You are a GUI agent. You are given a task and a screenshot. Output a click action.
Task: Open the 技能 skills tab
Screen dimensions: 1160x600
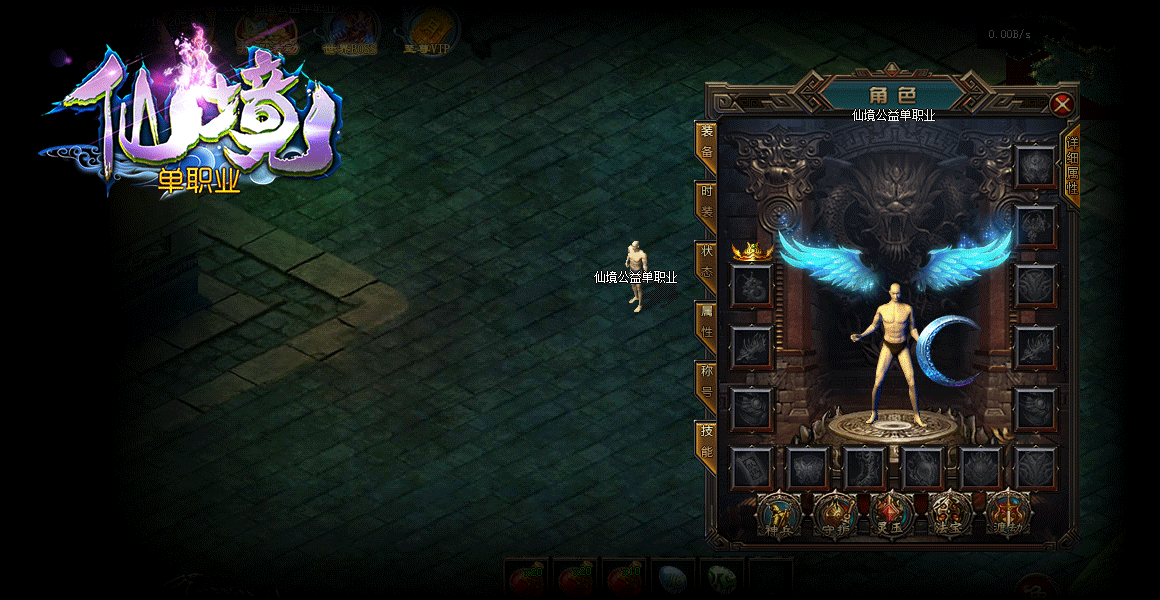[706, 442]
